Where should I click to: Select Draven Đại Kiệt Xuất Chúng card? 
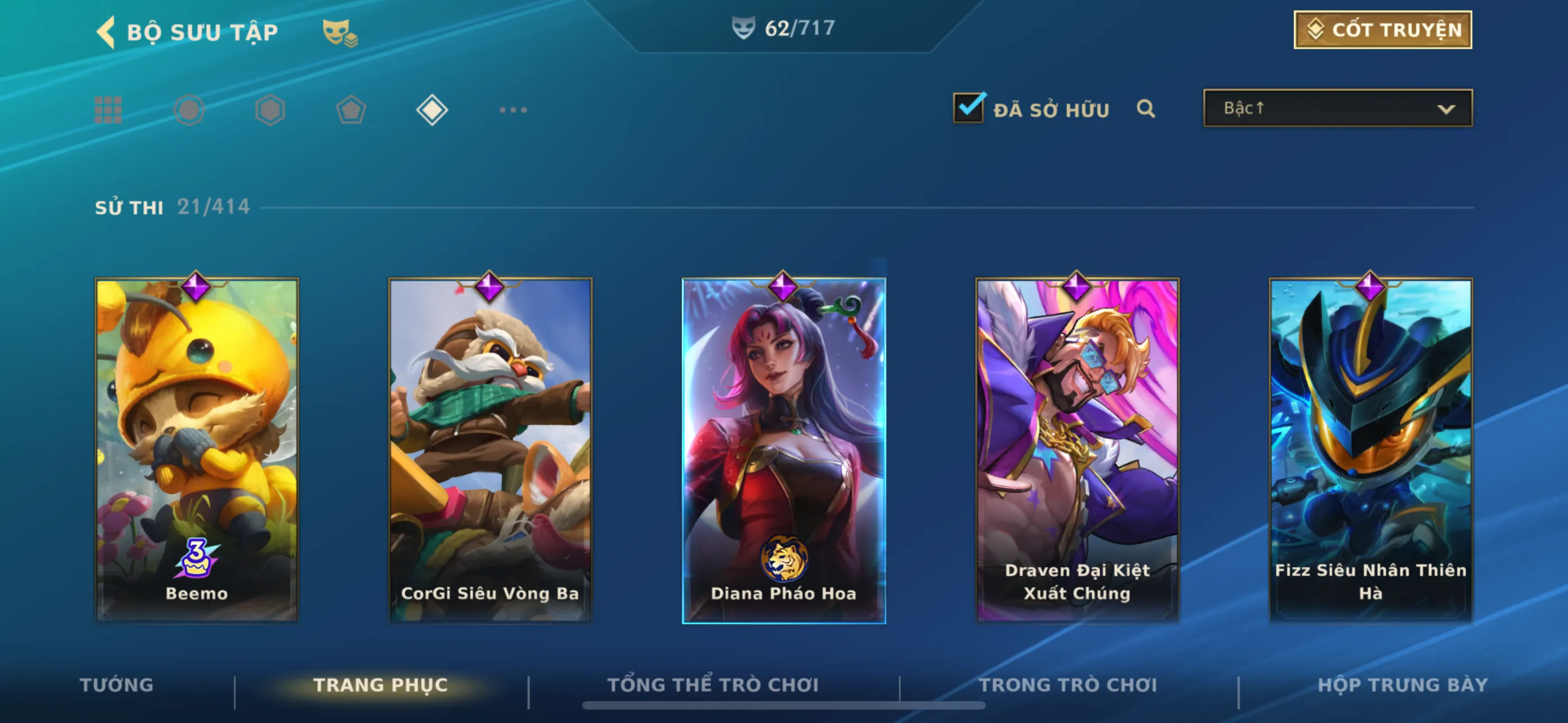tap(1077, 451)
